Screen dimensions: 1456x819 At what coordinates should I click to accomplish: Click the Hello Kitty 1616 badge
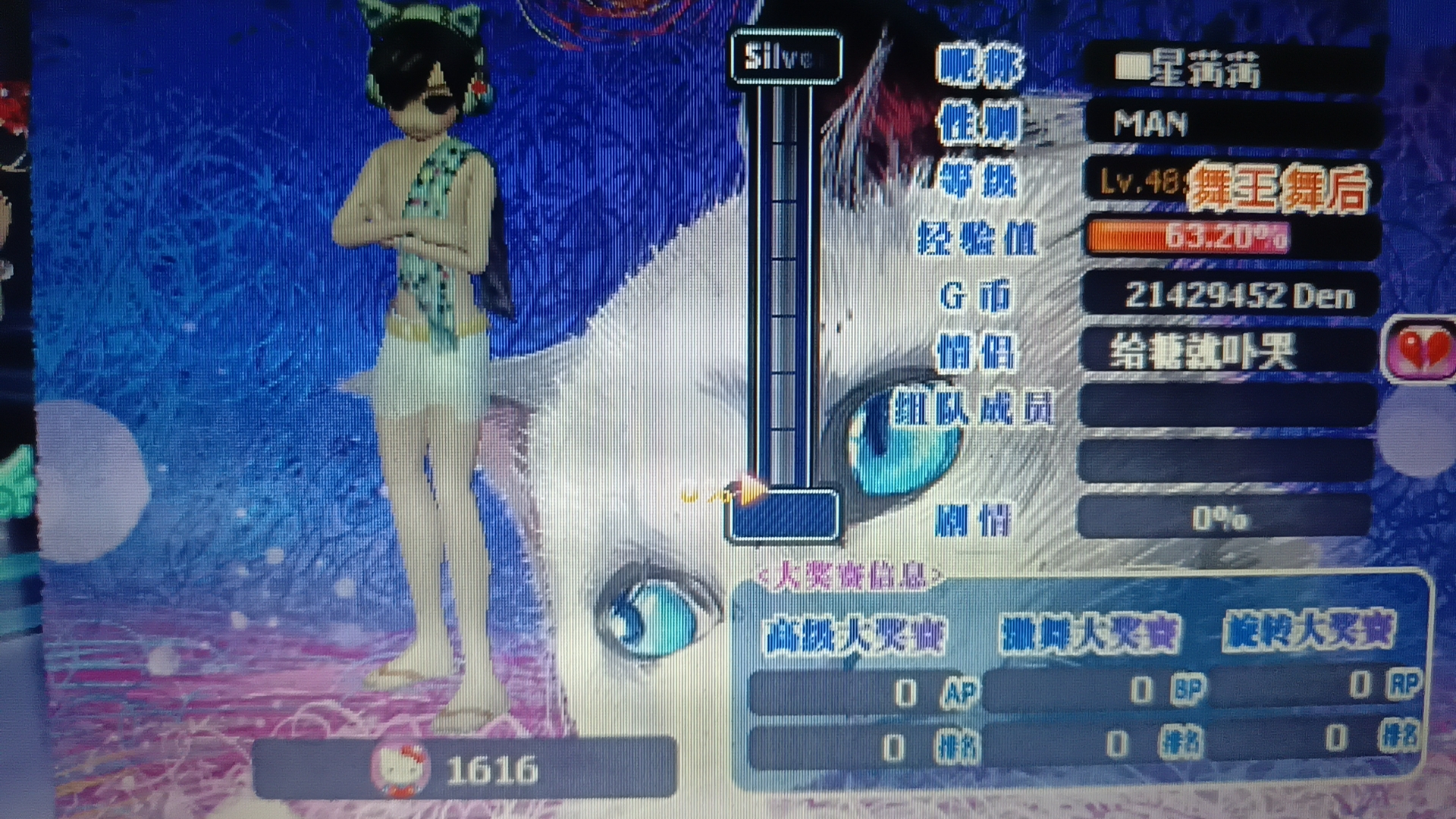(463, 768)
